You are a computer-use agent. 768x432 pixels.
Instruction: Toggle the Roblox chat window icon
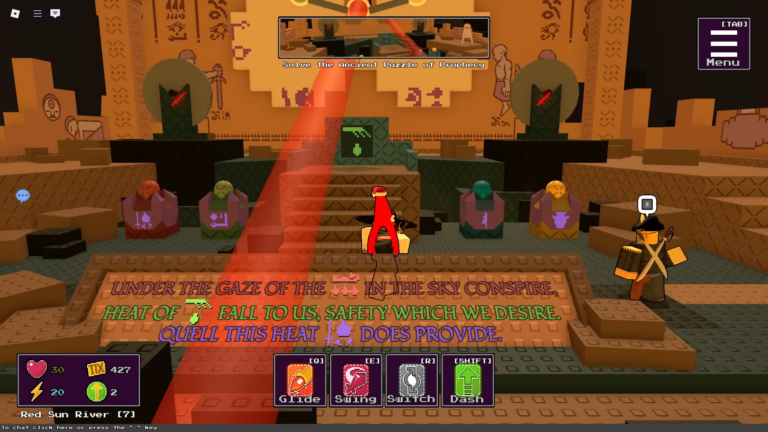pyautogui.click(x=55, y=13)
